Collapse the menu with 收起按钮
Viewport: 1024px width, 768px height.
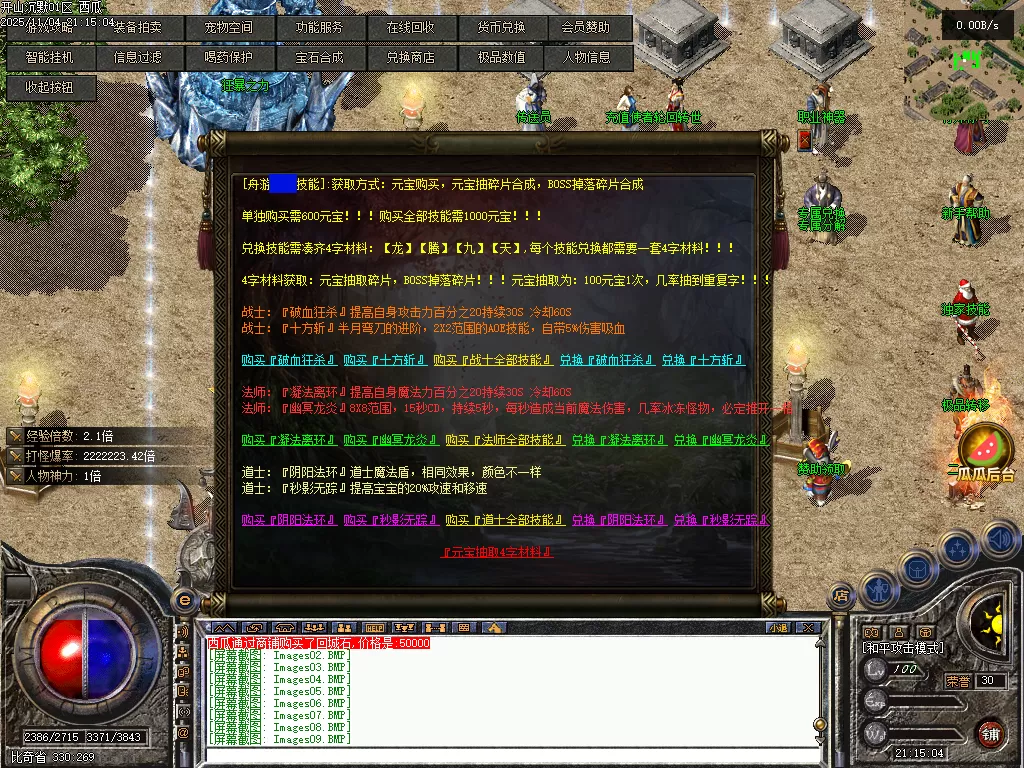pos(50,87)
